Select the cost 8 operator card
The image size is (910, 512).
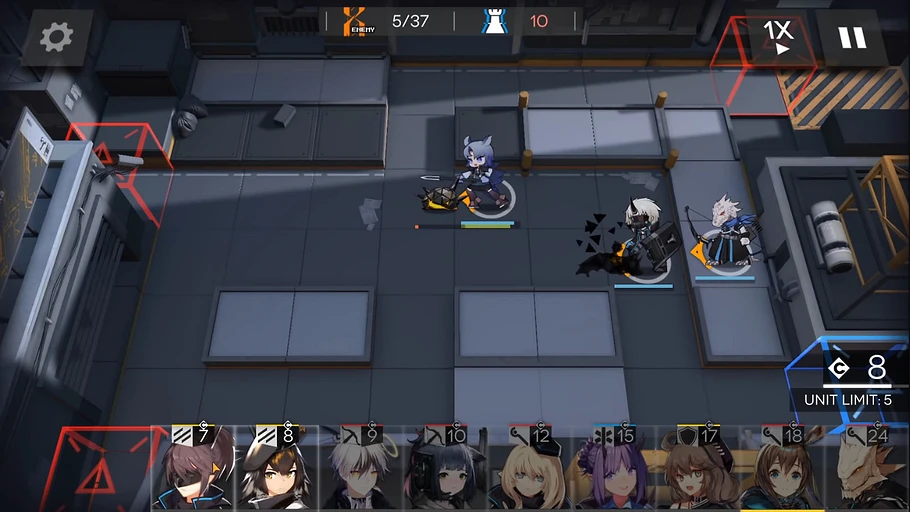tap(278, 470)
